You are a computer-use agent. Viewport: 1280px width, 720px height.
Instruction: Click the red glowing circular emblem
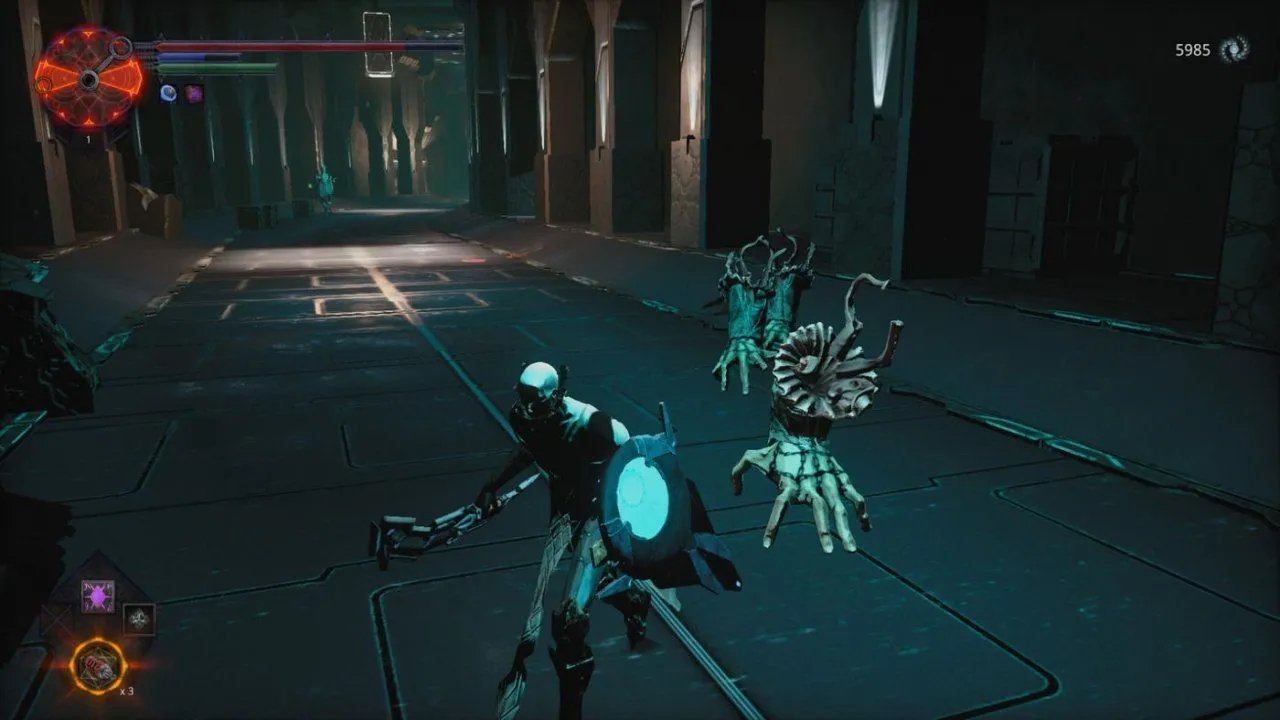pyautogui.click(x=88, y=77)
